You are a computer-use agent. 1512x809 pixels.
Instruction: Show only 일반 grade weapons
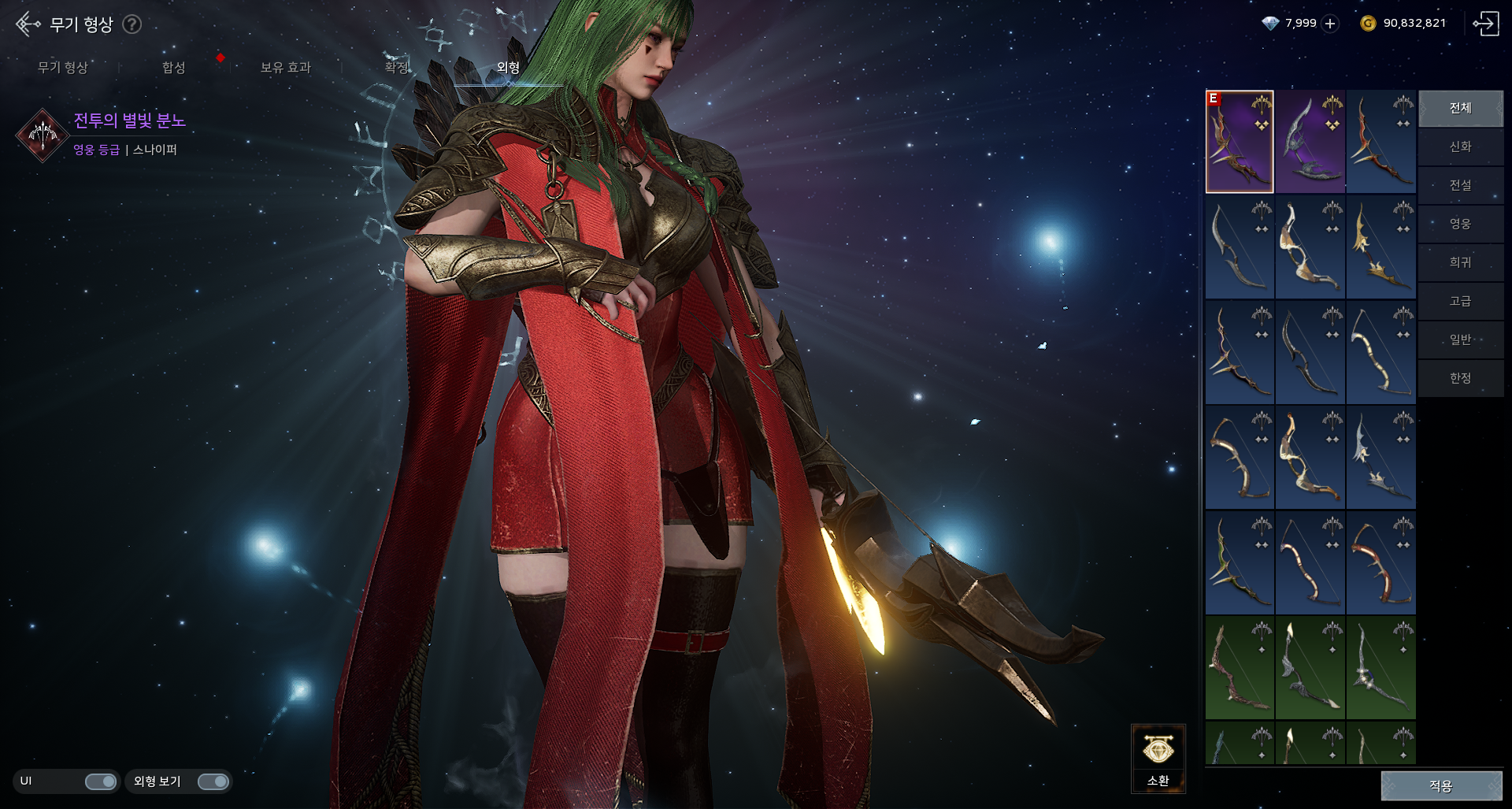tap(1460, 340)
